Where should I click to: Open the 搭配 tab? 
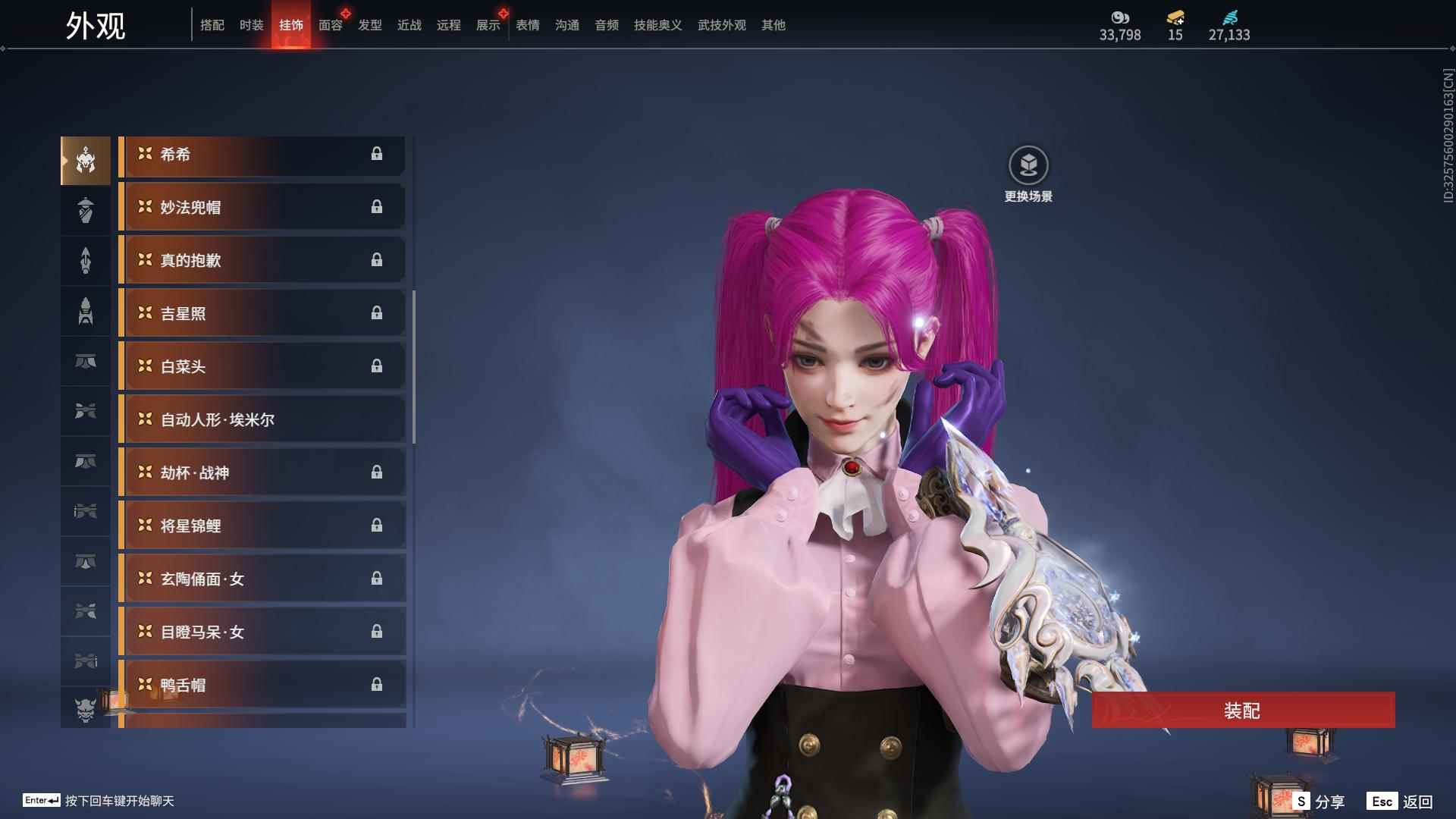point(212,25)
